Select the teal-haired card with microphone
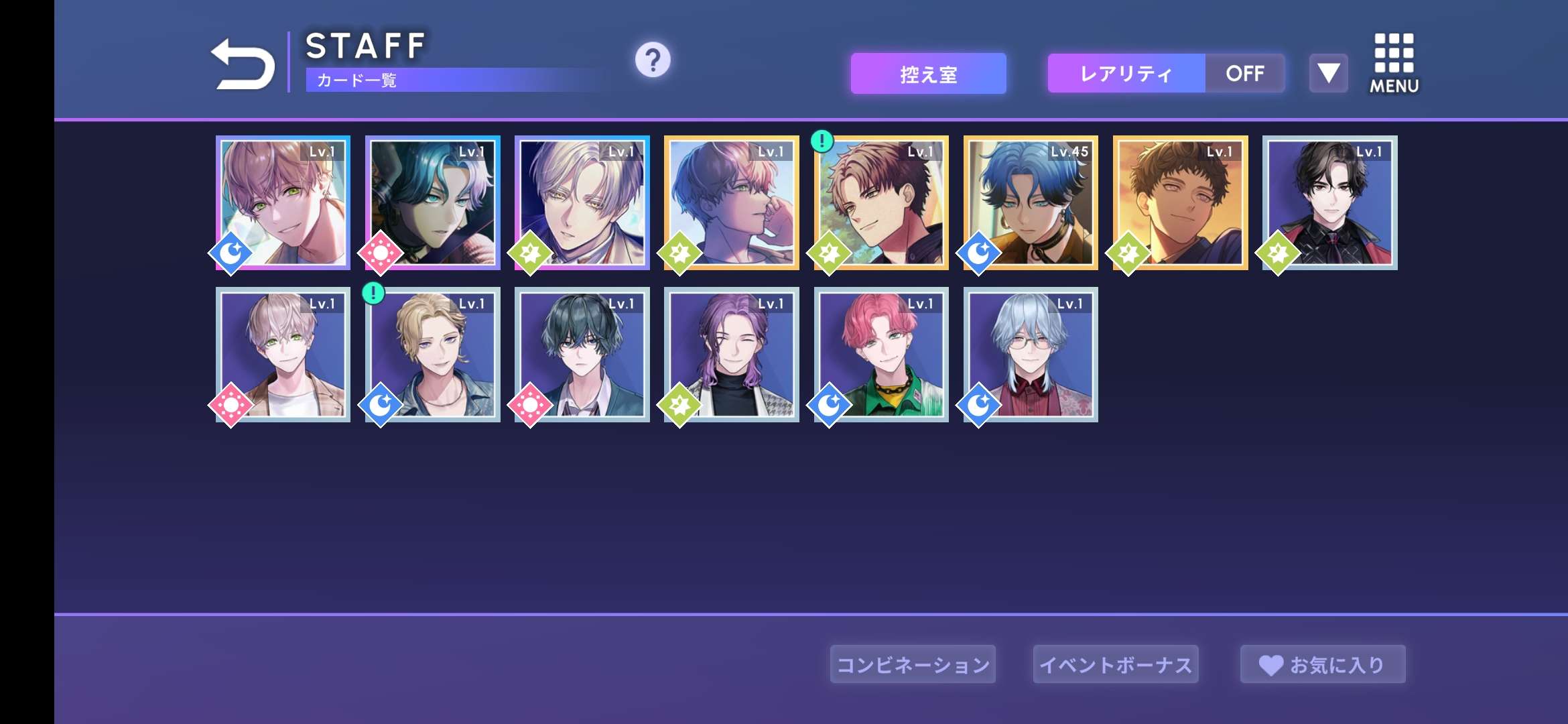This screenshot has height=724, width=1568. point(433,202)
